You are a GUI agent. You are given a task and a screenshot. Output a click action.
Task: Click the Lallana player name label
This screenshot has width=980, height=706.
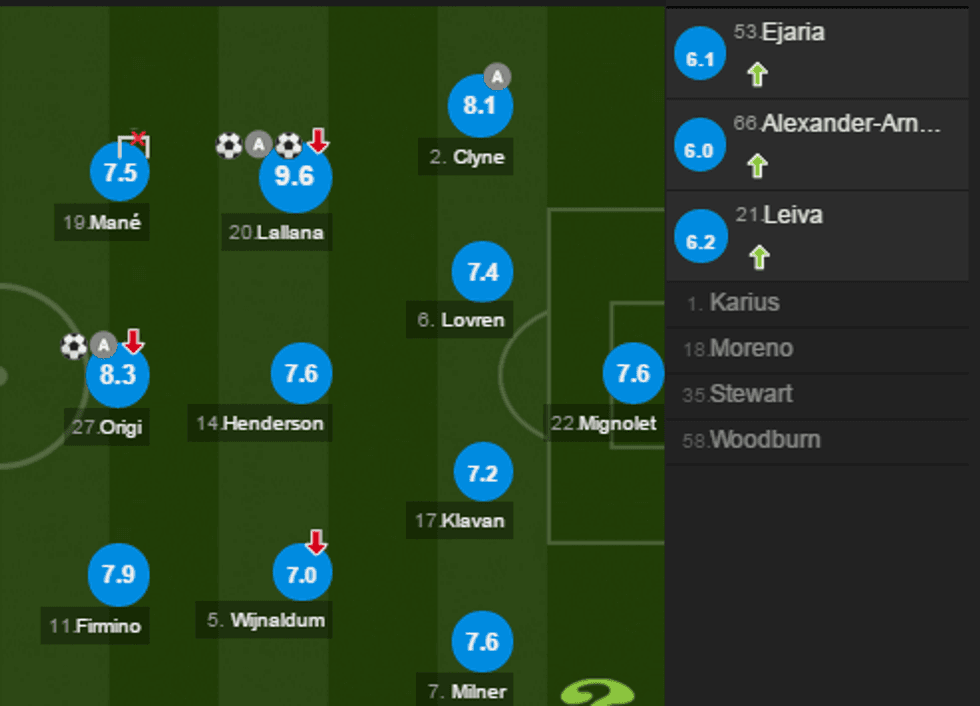276,234
